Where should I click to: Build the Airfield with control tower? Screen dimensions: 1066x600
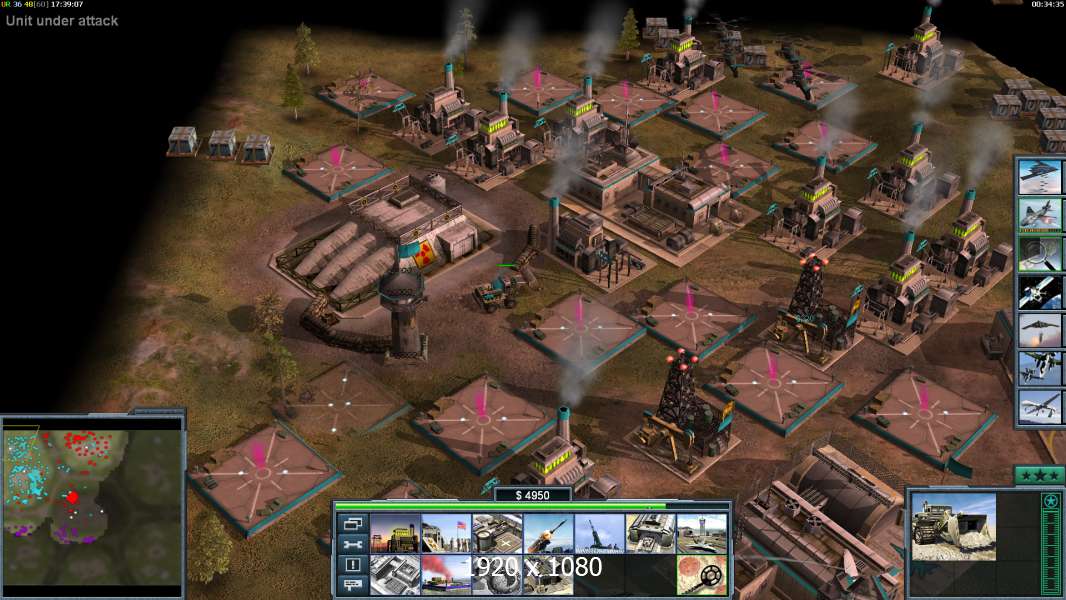(701, 533)
